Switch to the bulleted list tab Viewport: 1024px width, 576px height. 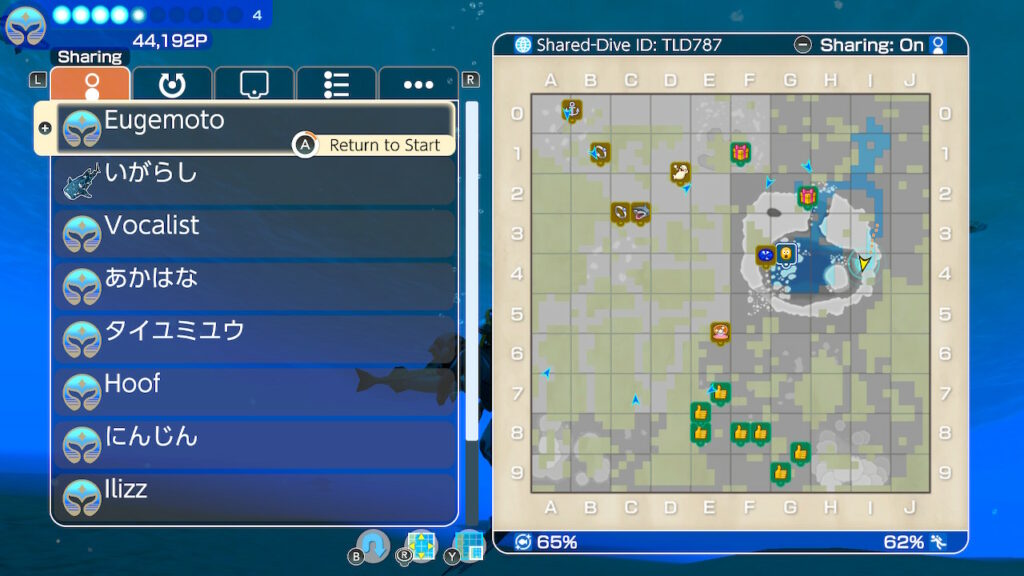tap(336, 85)
